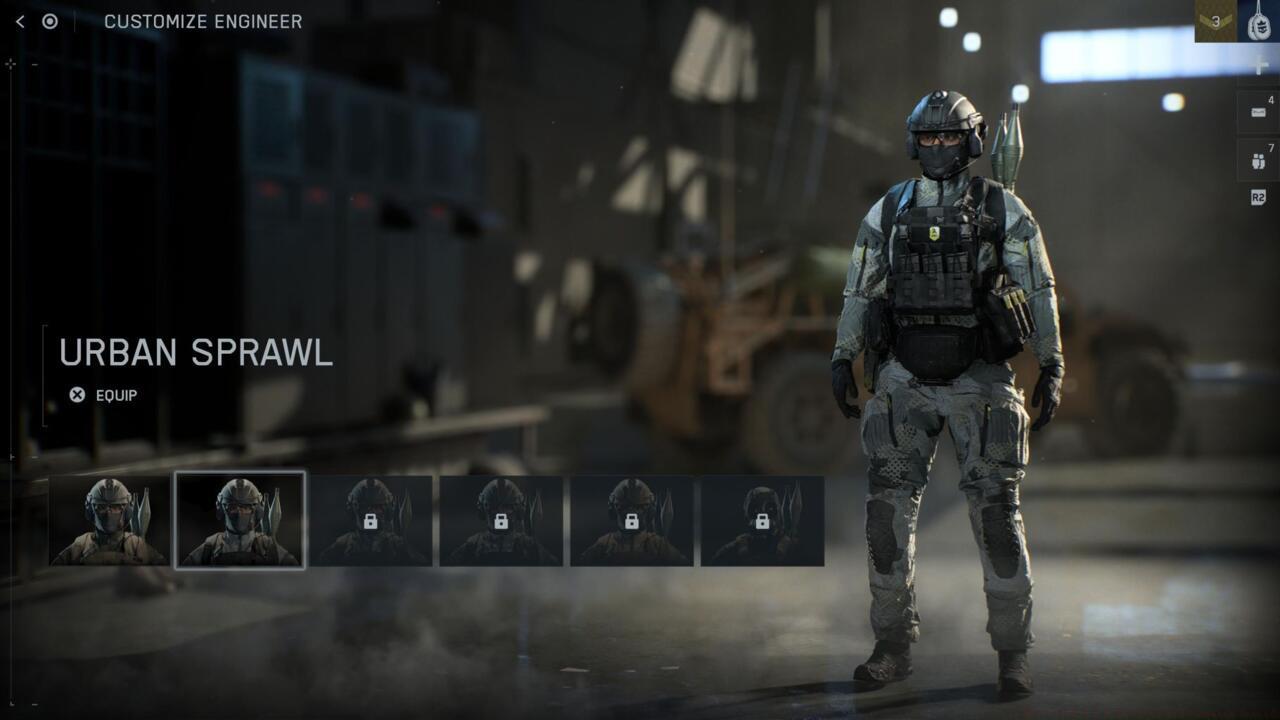
Task: Select the sixth locked appearance thumbnail
Action: 762,521
